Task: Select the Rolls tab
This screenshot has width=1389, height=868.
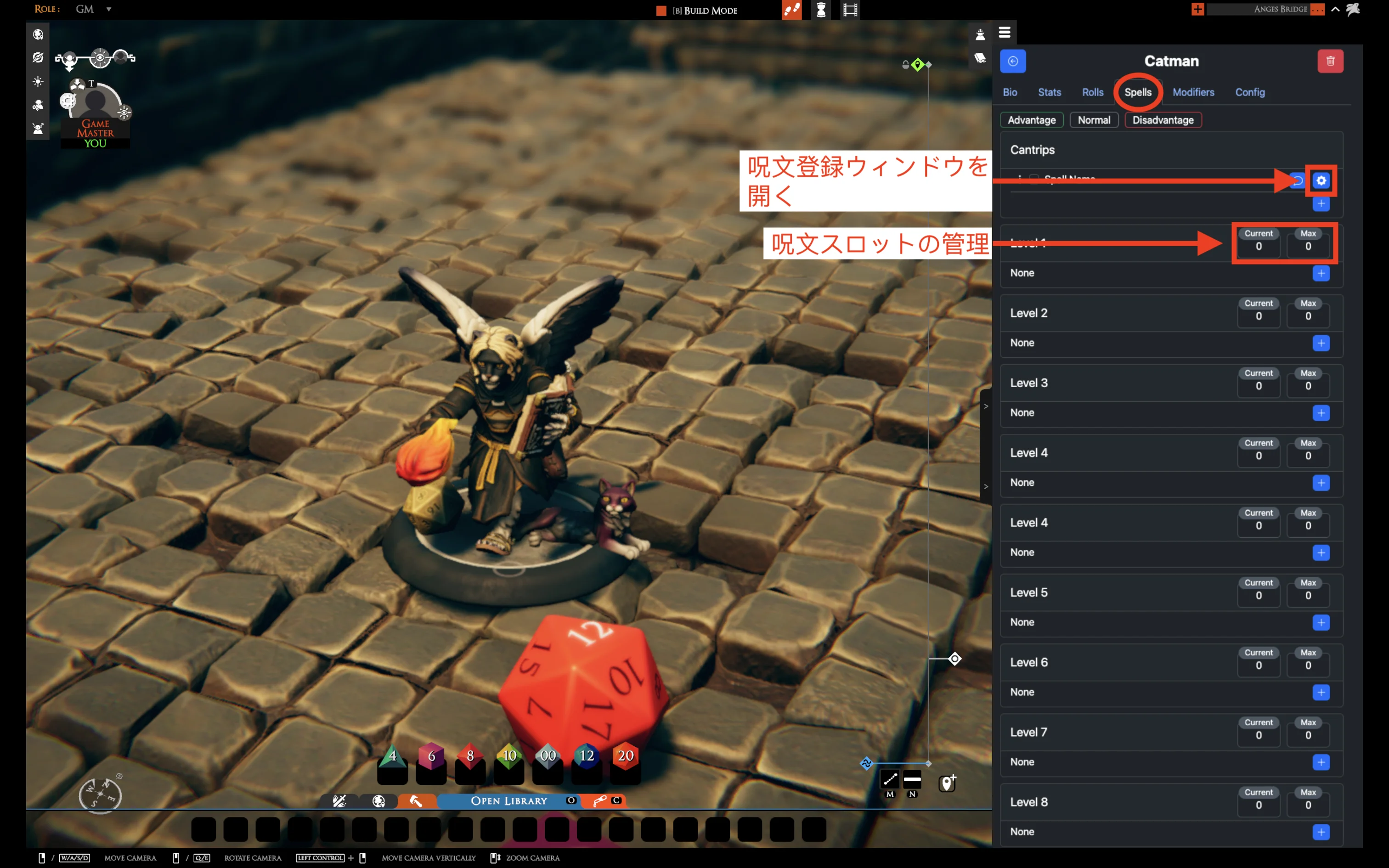Action: 1092,92
